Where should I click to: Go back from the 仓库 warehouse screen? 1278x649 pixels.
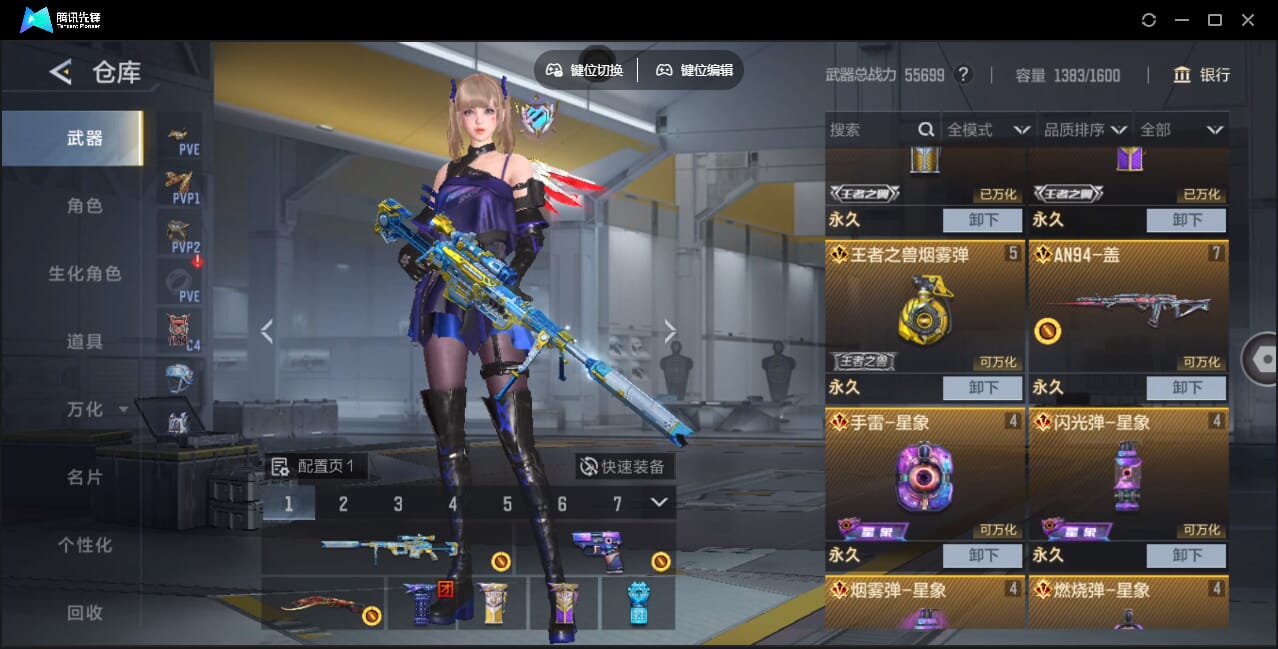click(x=61, y=72)
